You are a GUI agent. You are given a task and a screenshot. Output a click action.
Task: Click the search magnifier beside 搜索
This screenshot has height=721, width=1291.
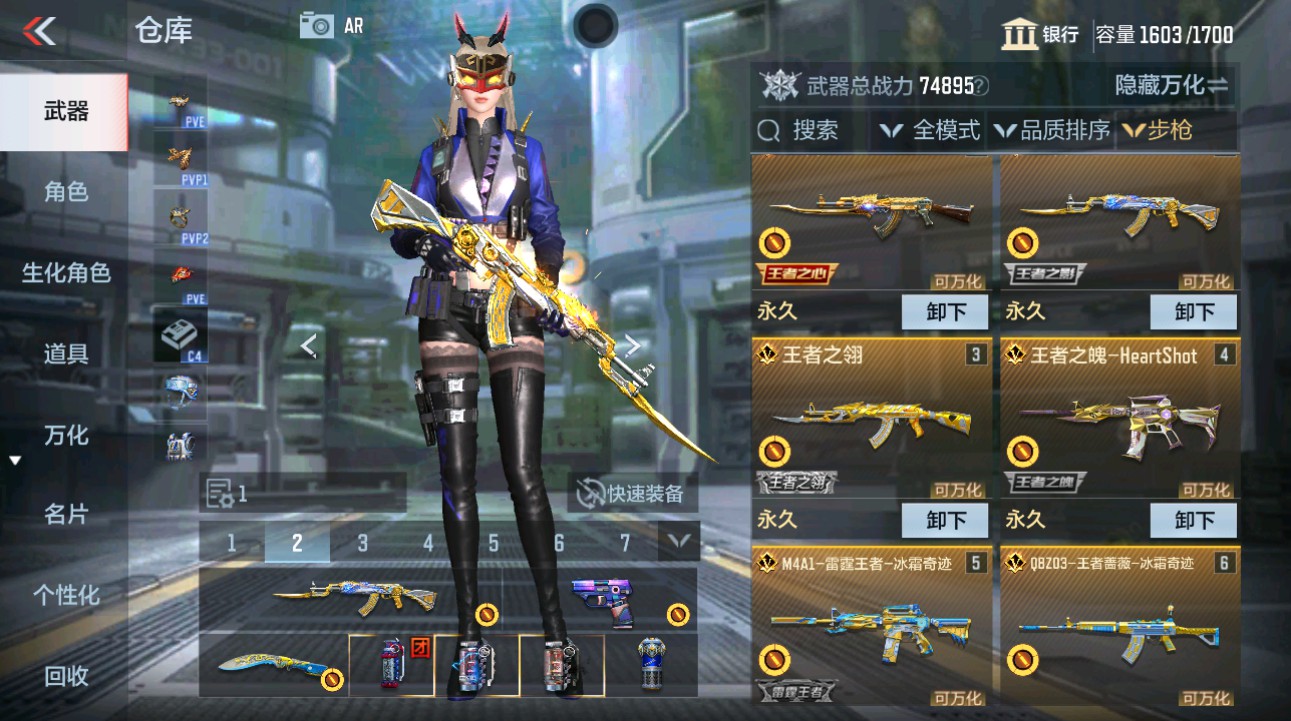pos(768,130)
